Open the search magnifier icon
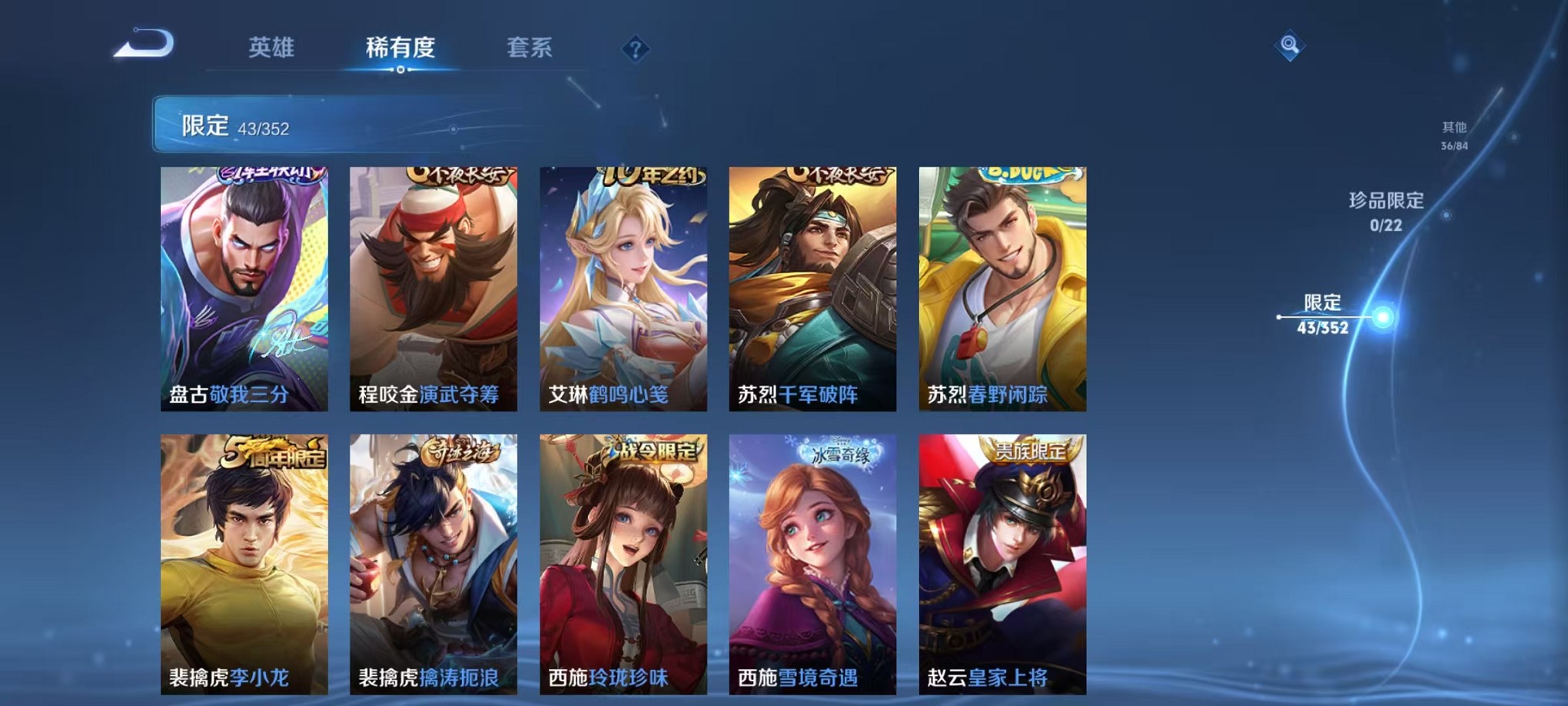The height and width of the screenshot is (706, 1568). (1291, 46)
